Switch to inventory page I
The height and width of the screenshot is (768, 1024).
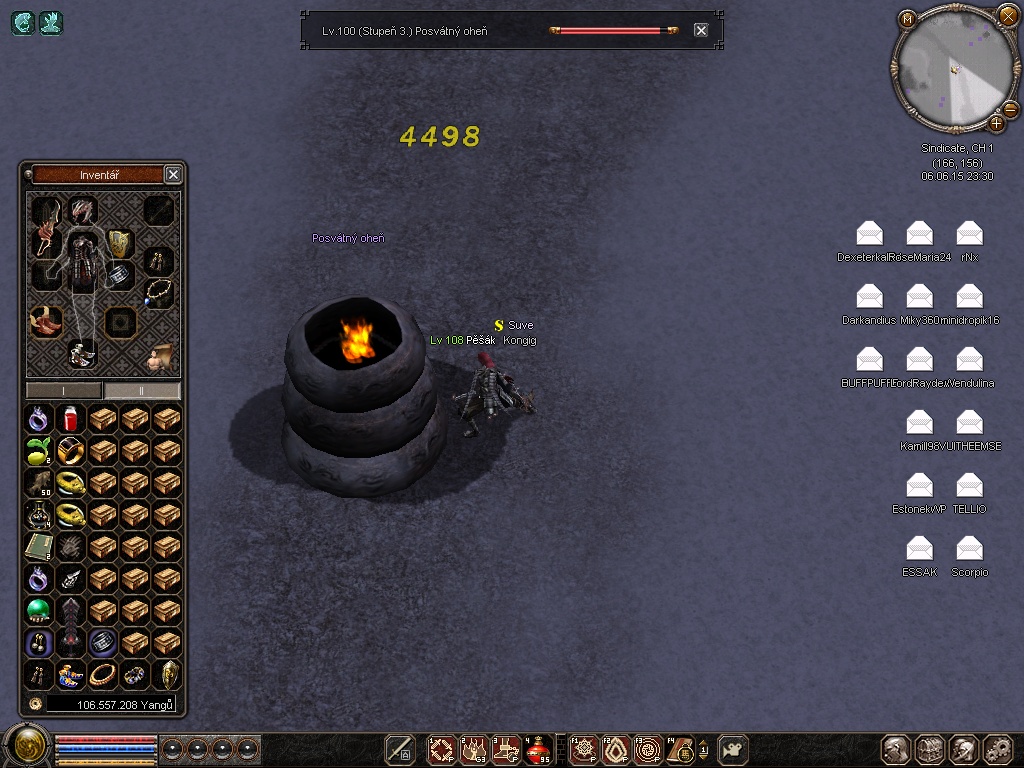click(64, 390)
